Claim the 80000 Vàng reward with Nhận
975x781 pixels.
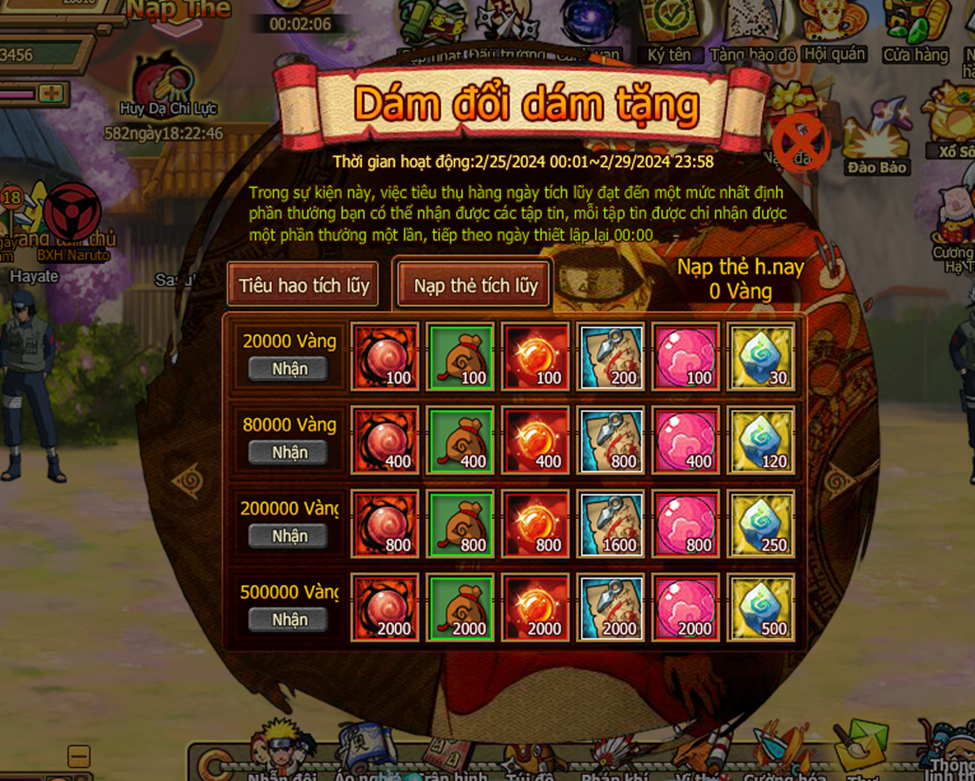click(x=289, y=452)
